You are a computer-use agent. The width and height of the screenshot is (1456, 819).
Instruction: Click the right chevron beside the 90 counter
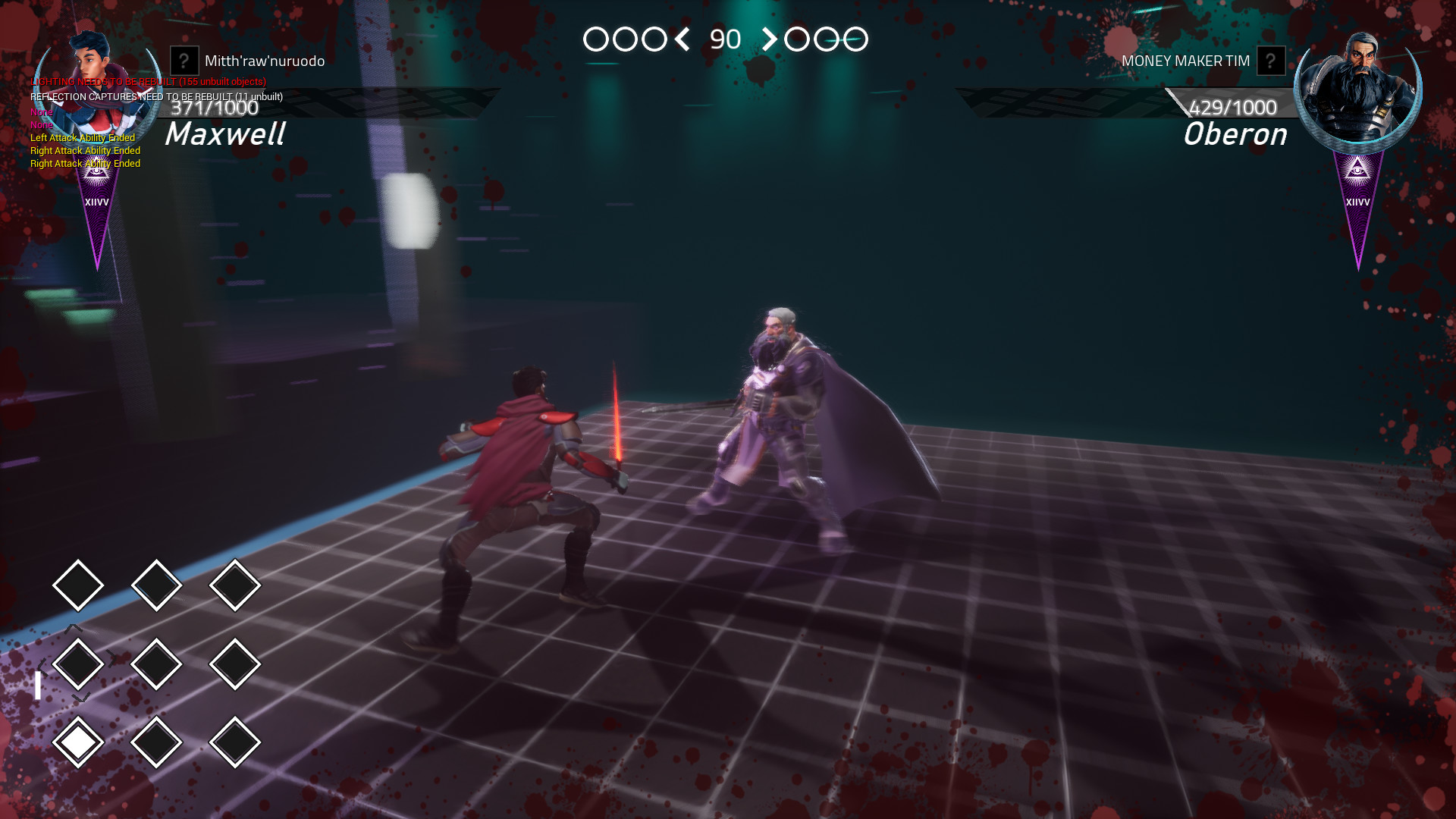click(771, 40)
